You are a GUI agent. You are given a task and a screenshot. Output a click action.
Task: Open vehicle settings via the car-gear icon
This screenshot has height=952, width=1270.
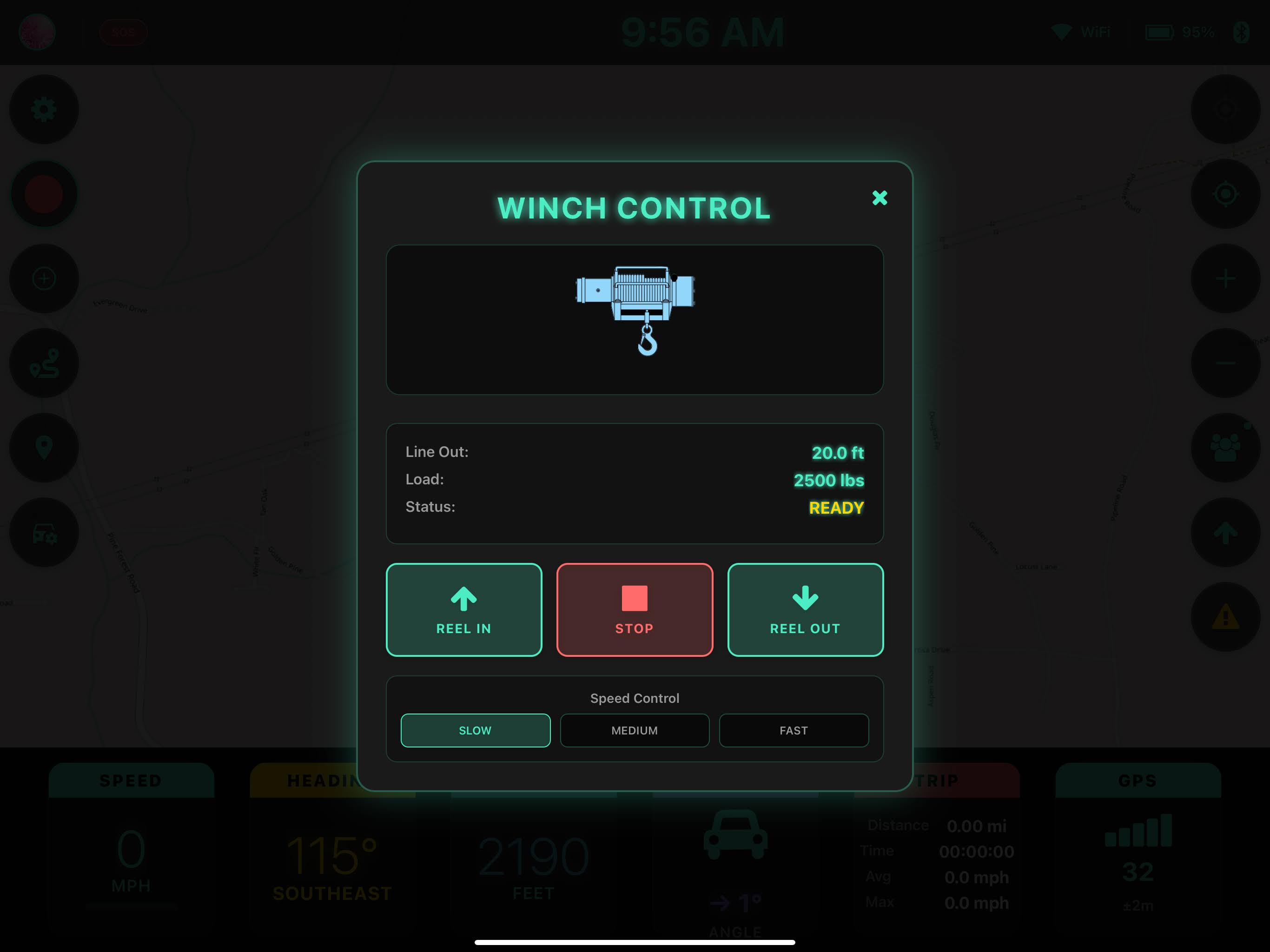[x=44, y=532]
